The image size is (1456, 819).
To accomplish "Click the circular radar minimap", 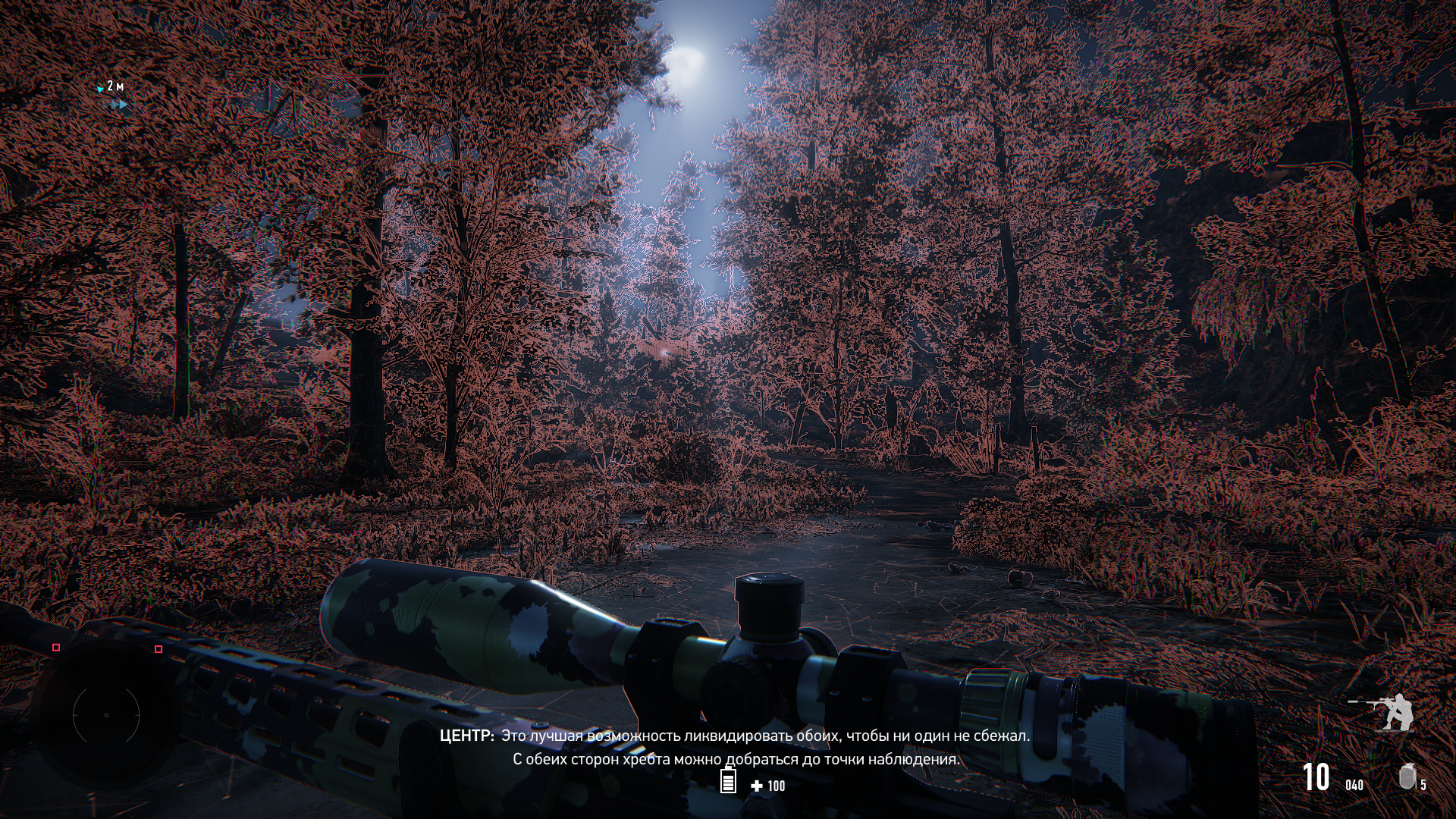I will [x=106, y=714].
